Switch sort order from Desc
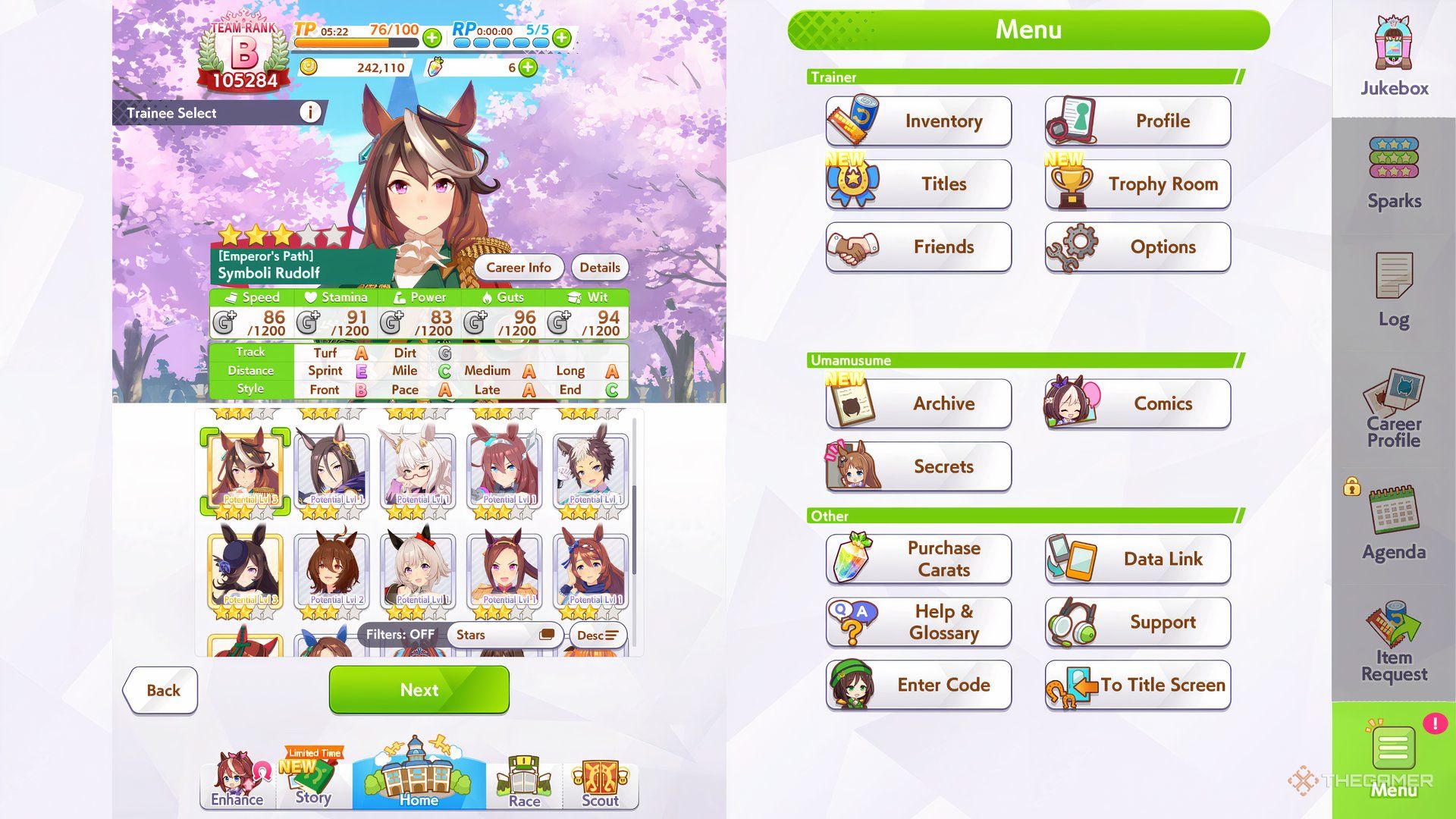The height and width of the screenshot is (819, 1456). (598, 635)
